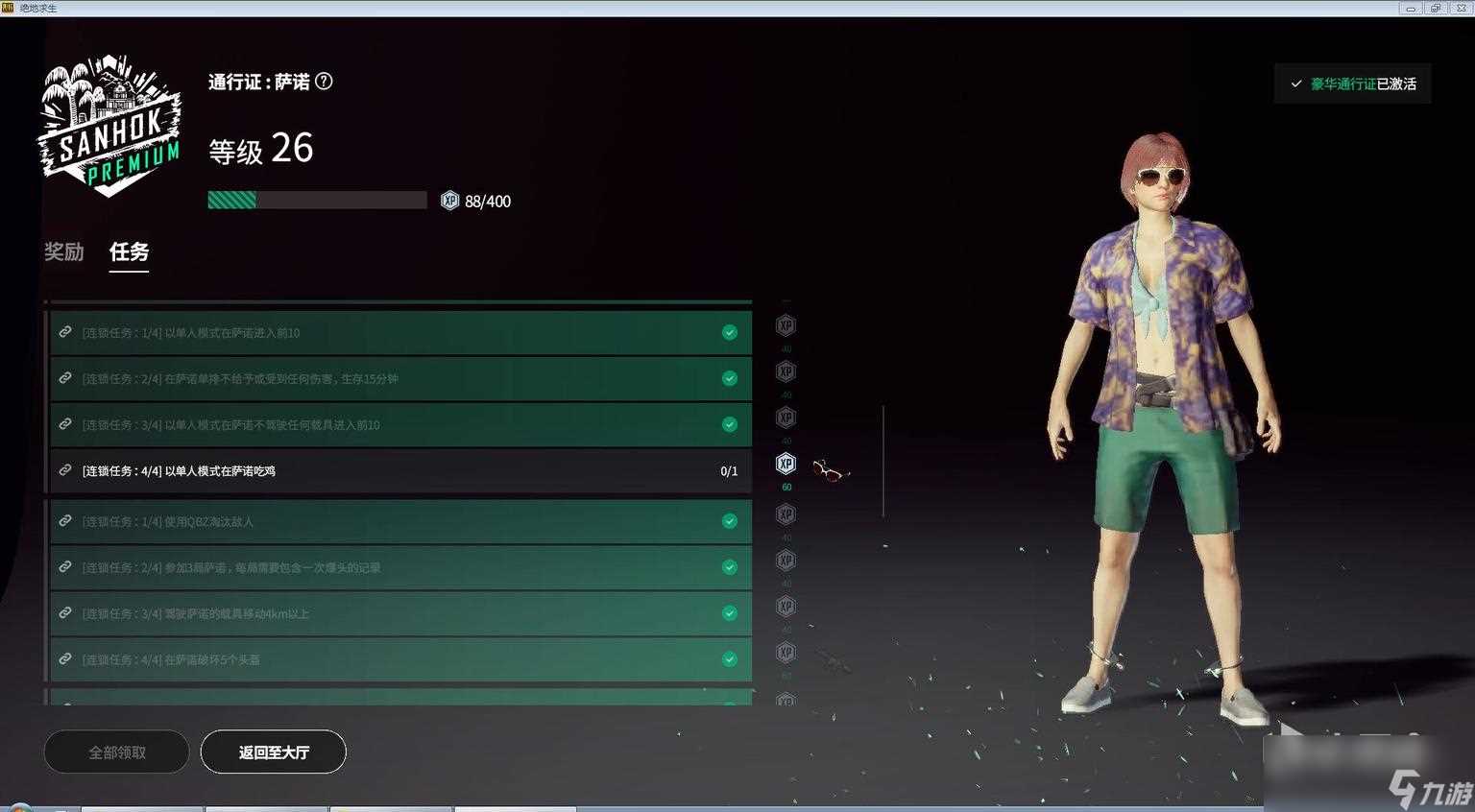This screenshot has height=812, width=1475.
Task: Select the 任务 missions tab
Action: click(x=129, y=251)
